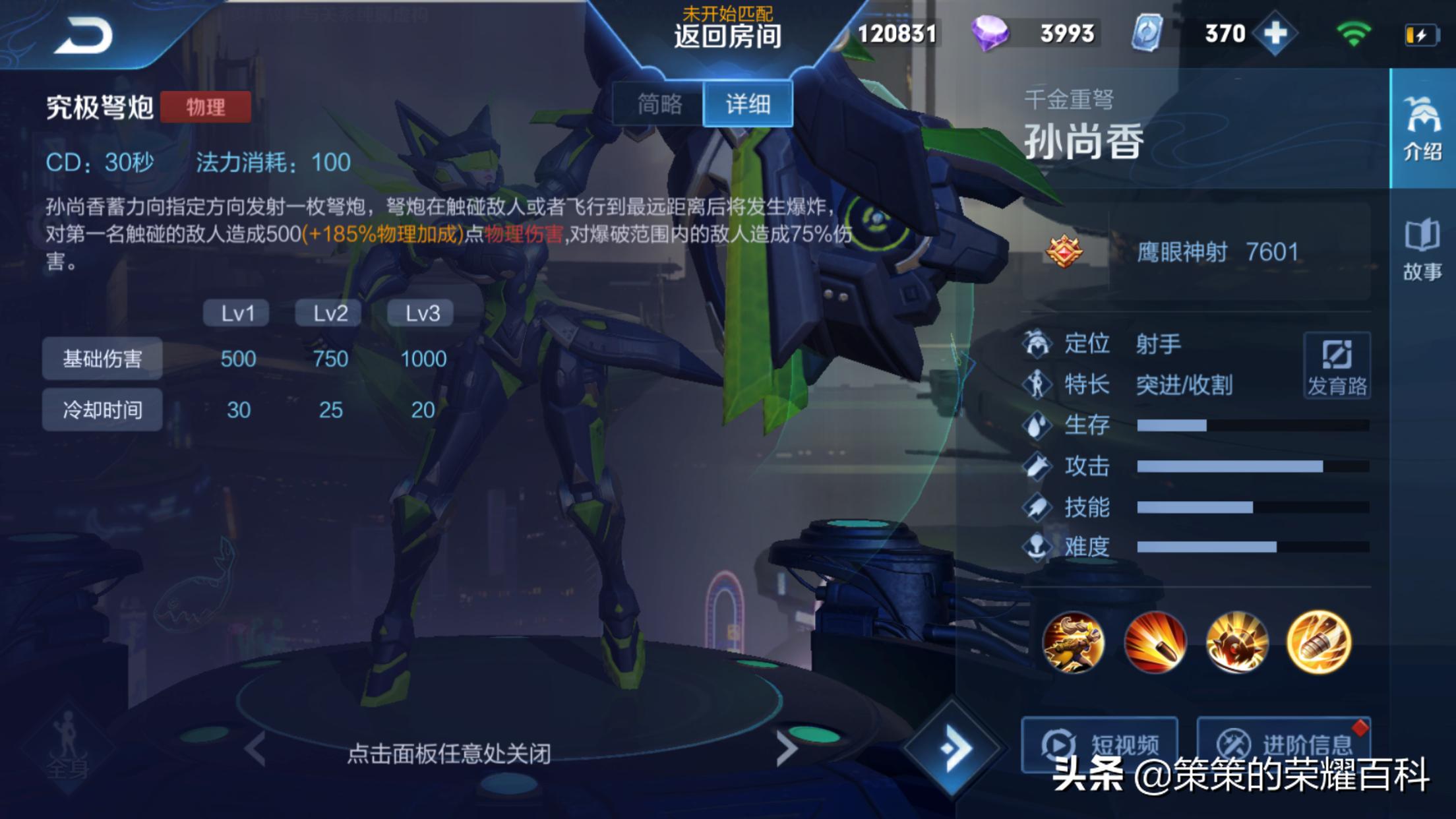Open the 发育路 recommended lane panel
The image size is (1456, 819).
pyautogui.click(x=1336, y=366)
